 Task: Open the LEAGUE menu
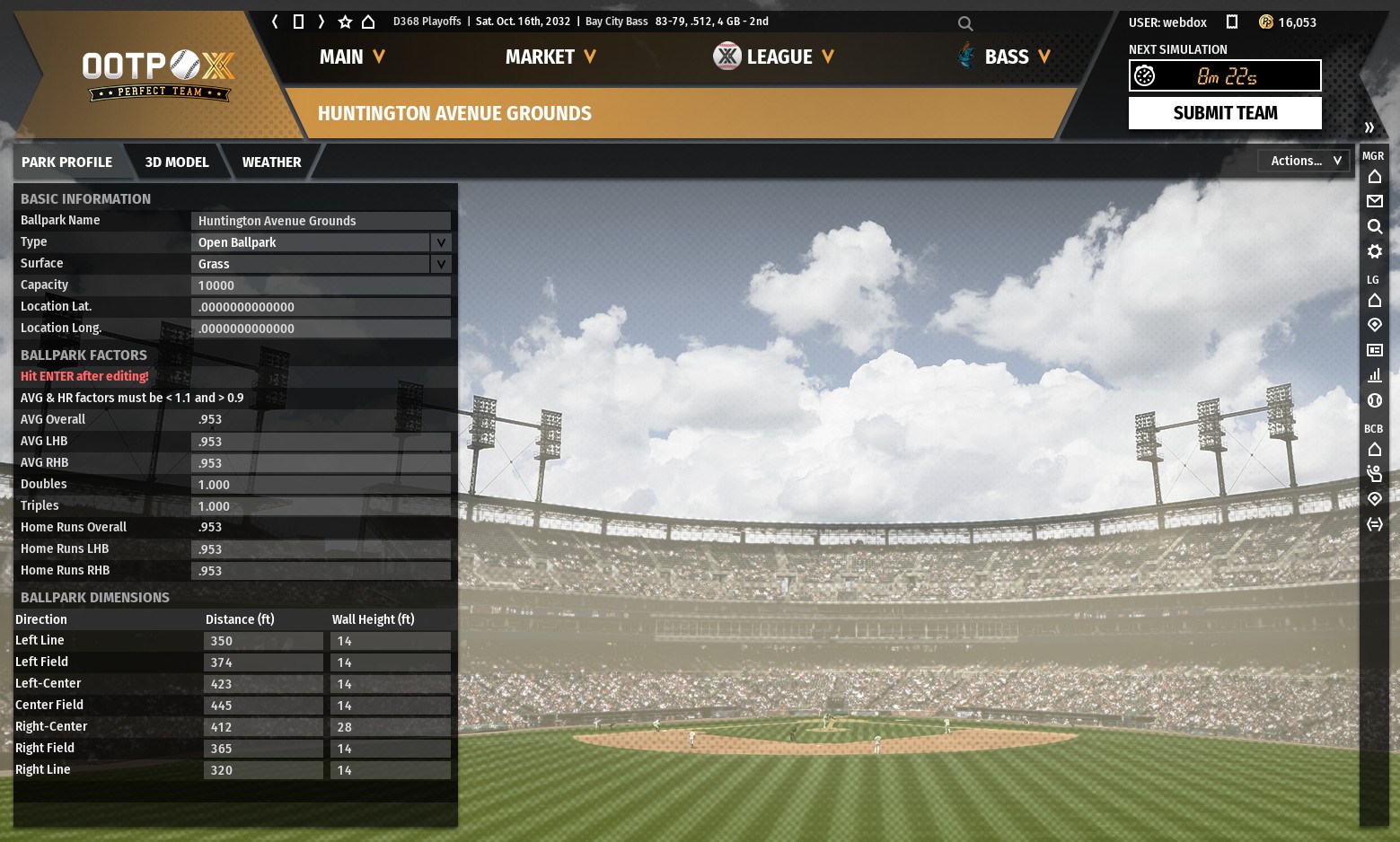click(777, 57)
